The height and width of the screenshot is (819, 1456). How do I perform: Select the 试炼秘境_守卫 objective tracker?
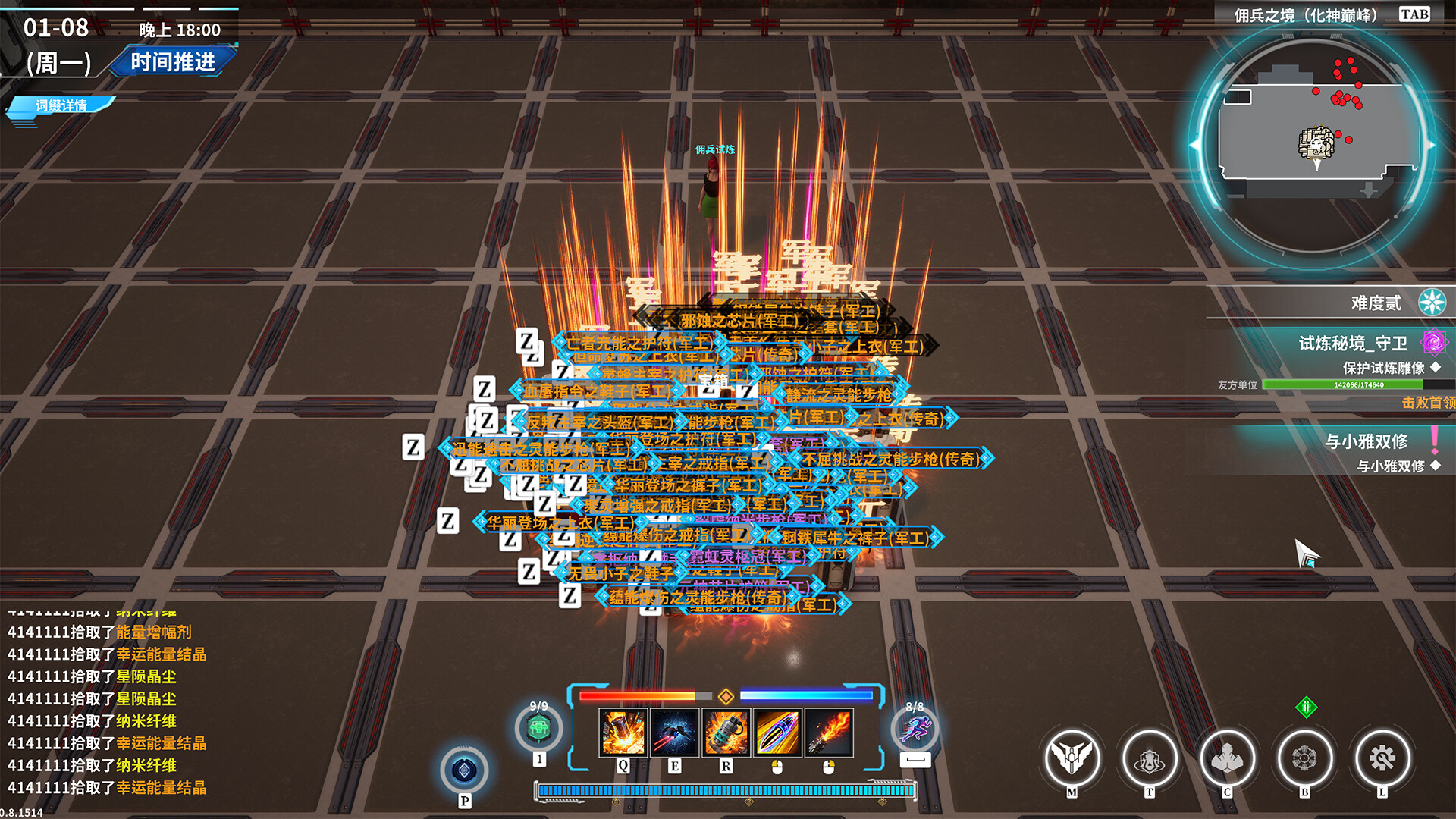[x=1353, y=344]
